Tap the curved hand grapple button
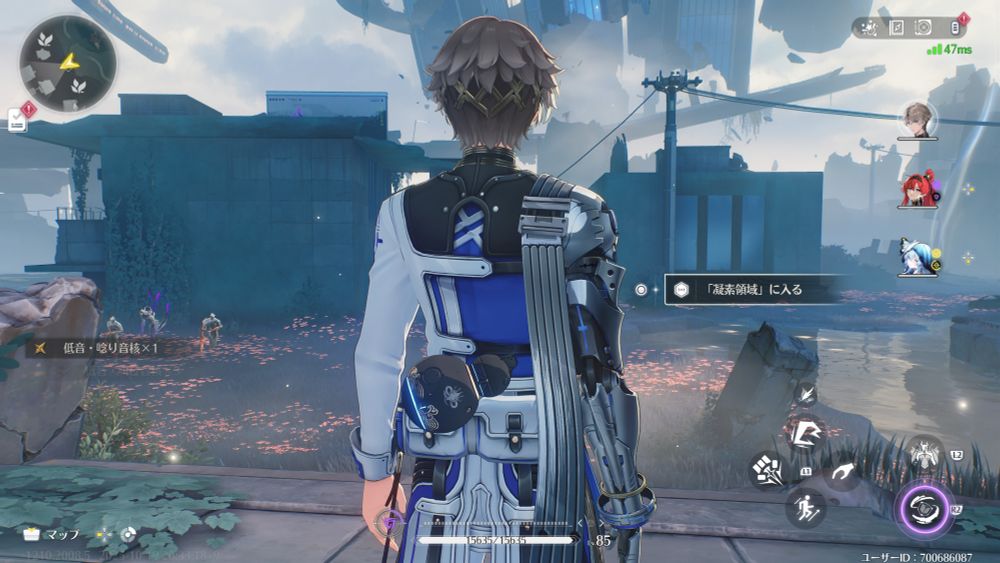Screen dimensions: 1000x563 pyautogui.click(x=844, y=471)
